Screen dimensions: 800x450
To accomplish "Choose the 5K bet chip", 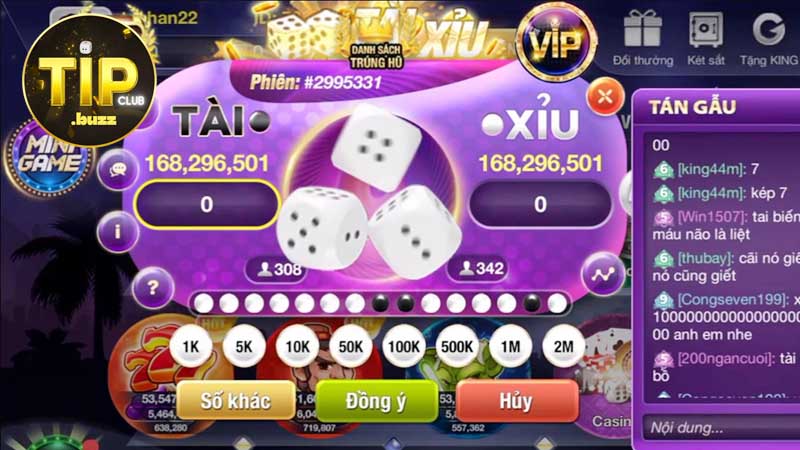I will click(x=243, y=346).
